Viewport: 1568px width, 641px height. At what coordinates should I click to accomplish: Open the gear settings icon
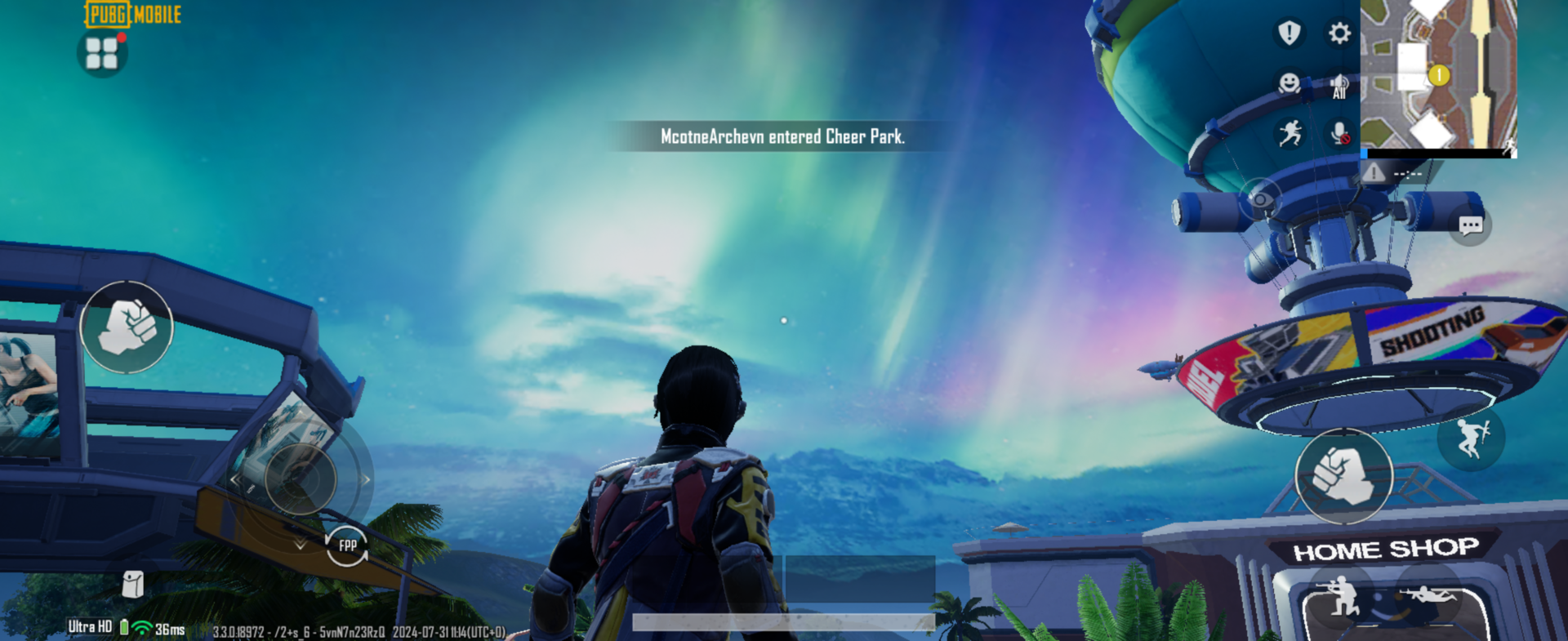click(1339, 33)
